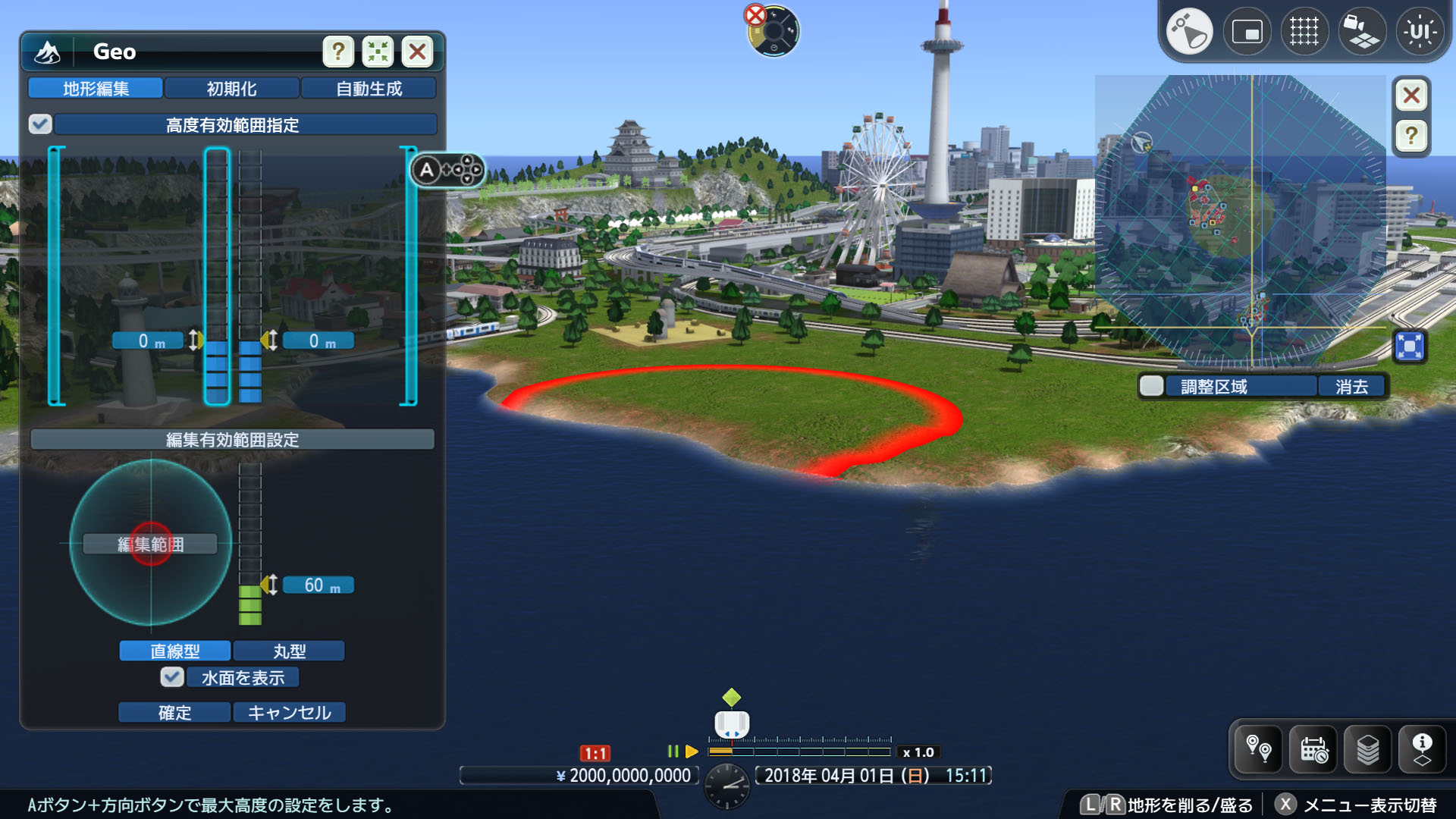Image resolution: width=1456 pixels, height=819 pixels.
Task: Open the layers icon in the bottom toolbar
Action: 1368,749
